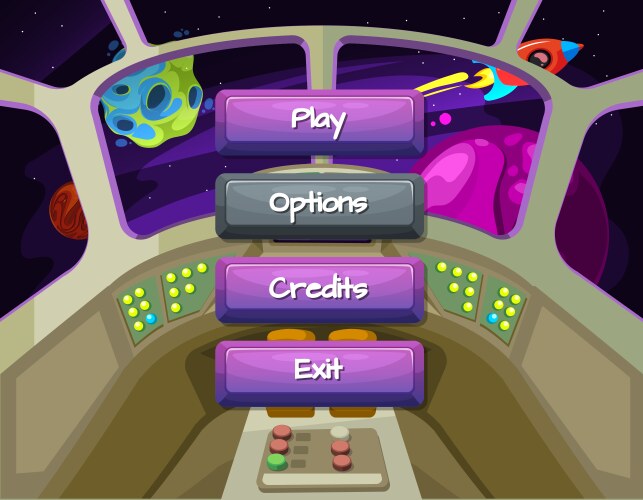The height and width of the screenshot is (500, 643).
Task: Click the Exit button
Action: click(319, 370)
